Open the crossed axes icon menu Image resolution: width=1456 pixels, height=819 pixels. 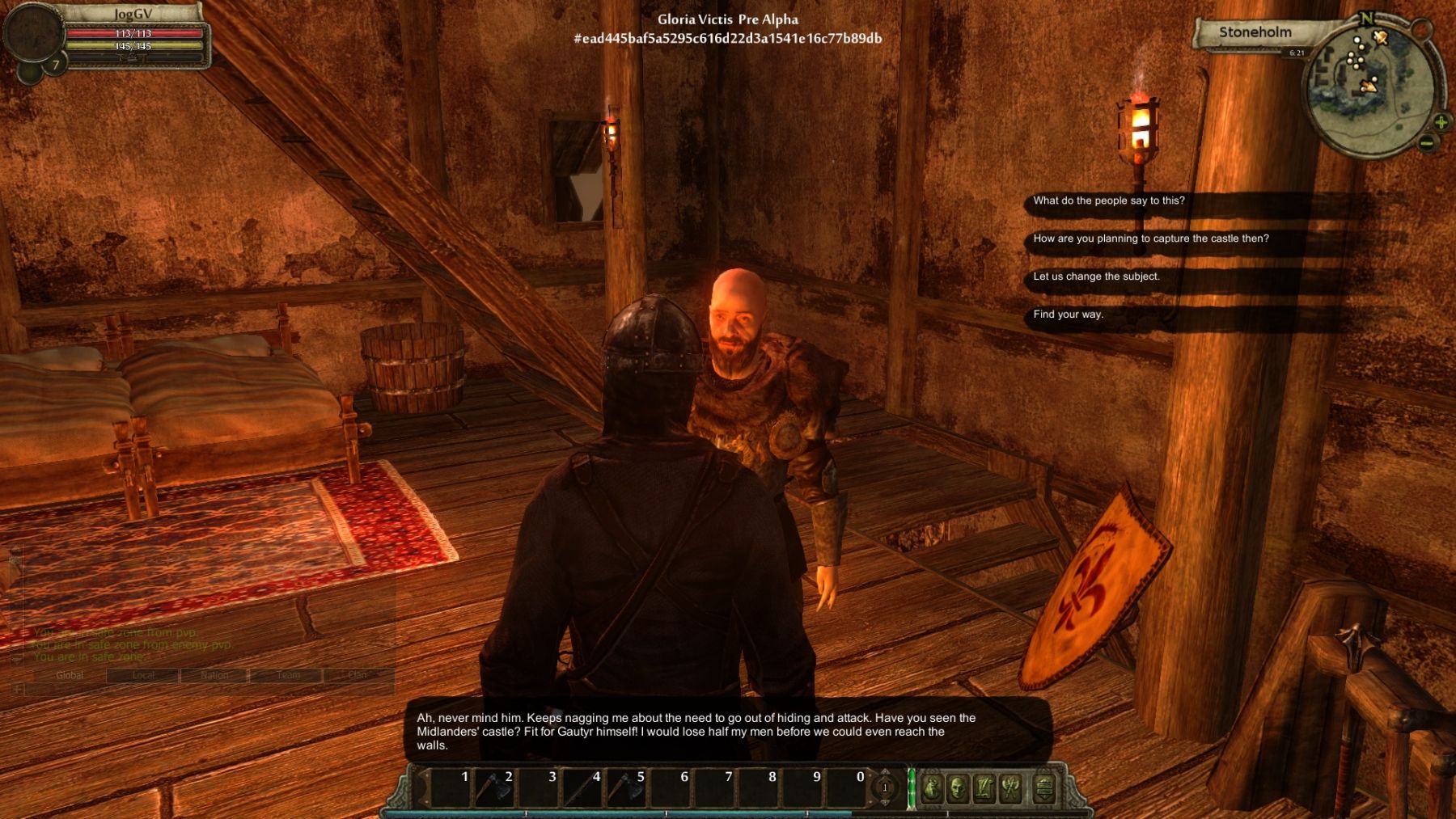coord(1011,788)
